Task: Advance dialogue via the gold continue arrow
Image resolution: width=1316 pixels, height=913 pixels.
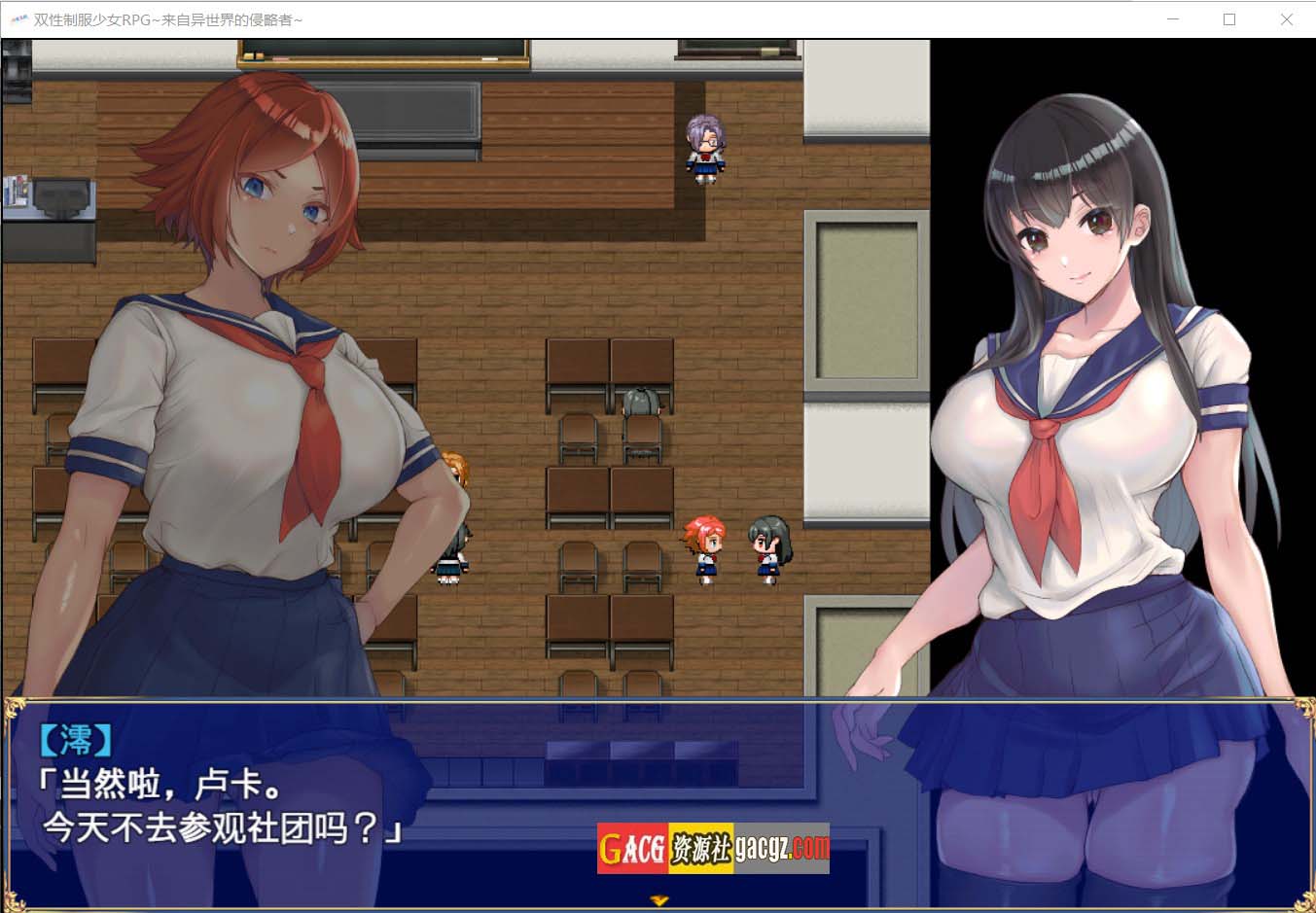Action: coord(659,901)
